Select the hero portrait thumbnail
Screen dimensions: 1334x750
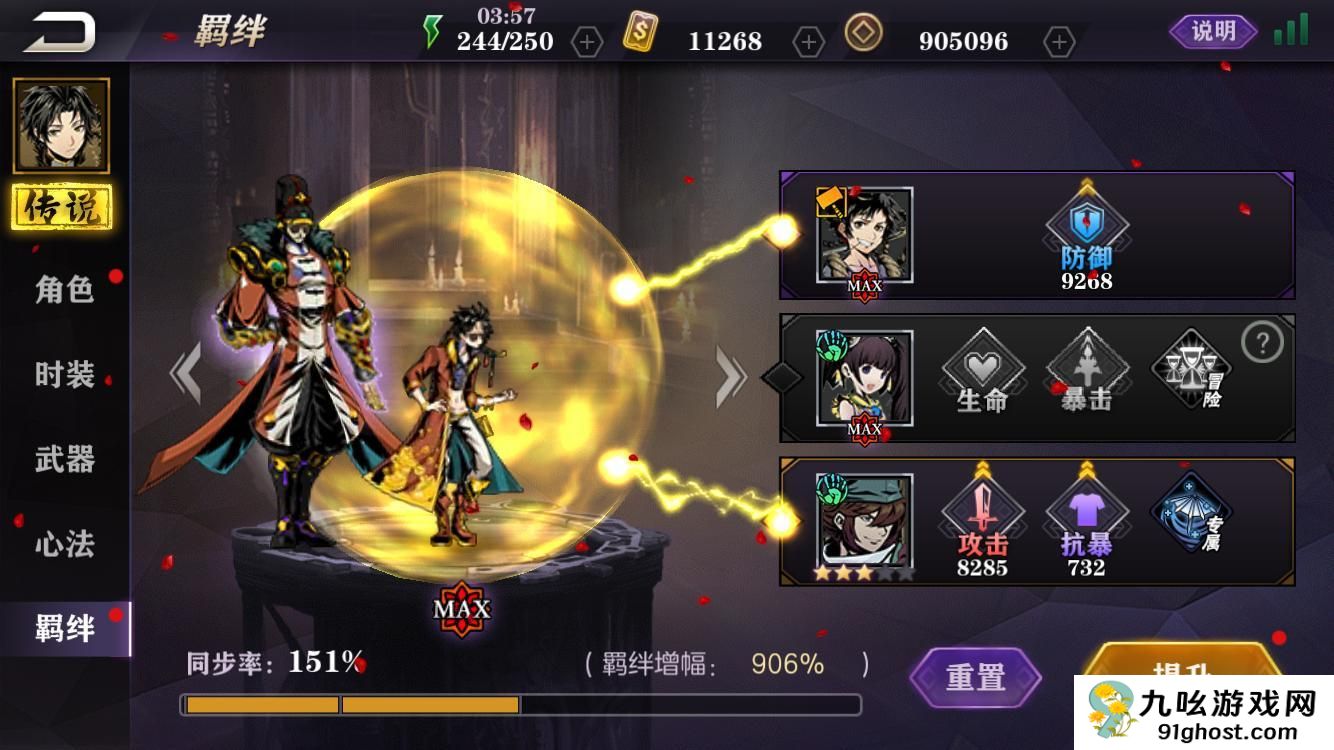[x=61, y=126]
